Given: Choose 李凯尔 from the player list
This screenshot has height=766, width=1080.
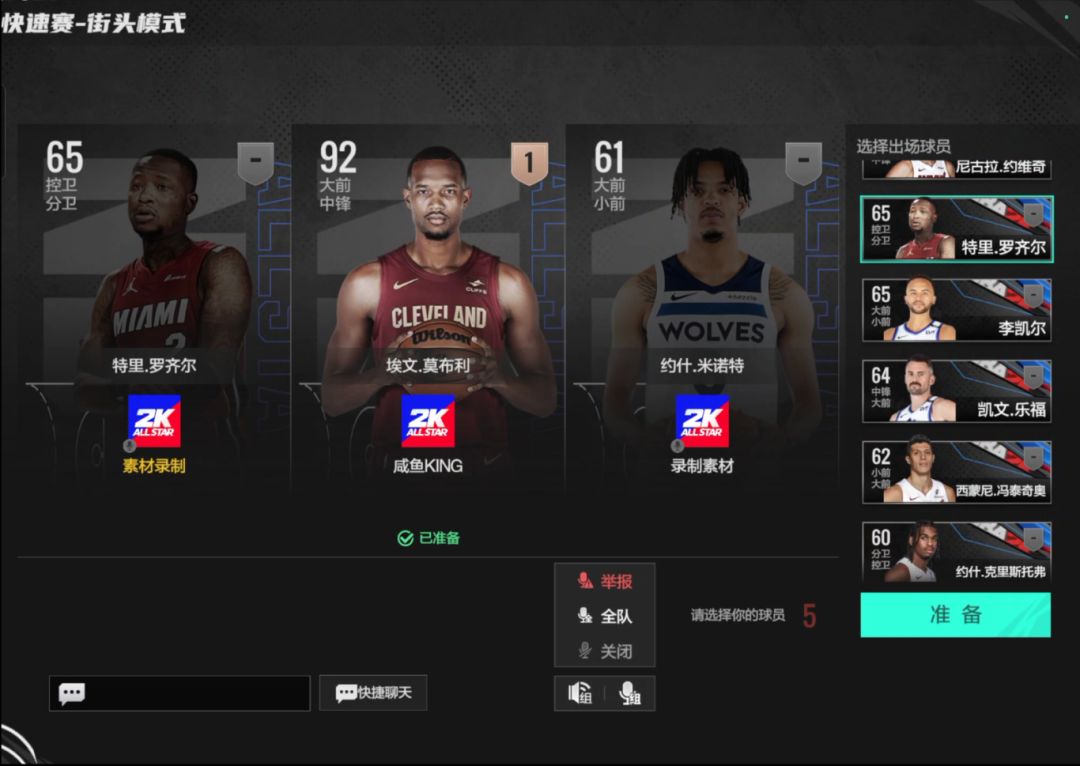Looking at the screenshot, I should click(x=956, y=310).
